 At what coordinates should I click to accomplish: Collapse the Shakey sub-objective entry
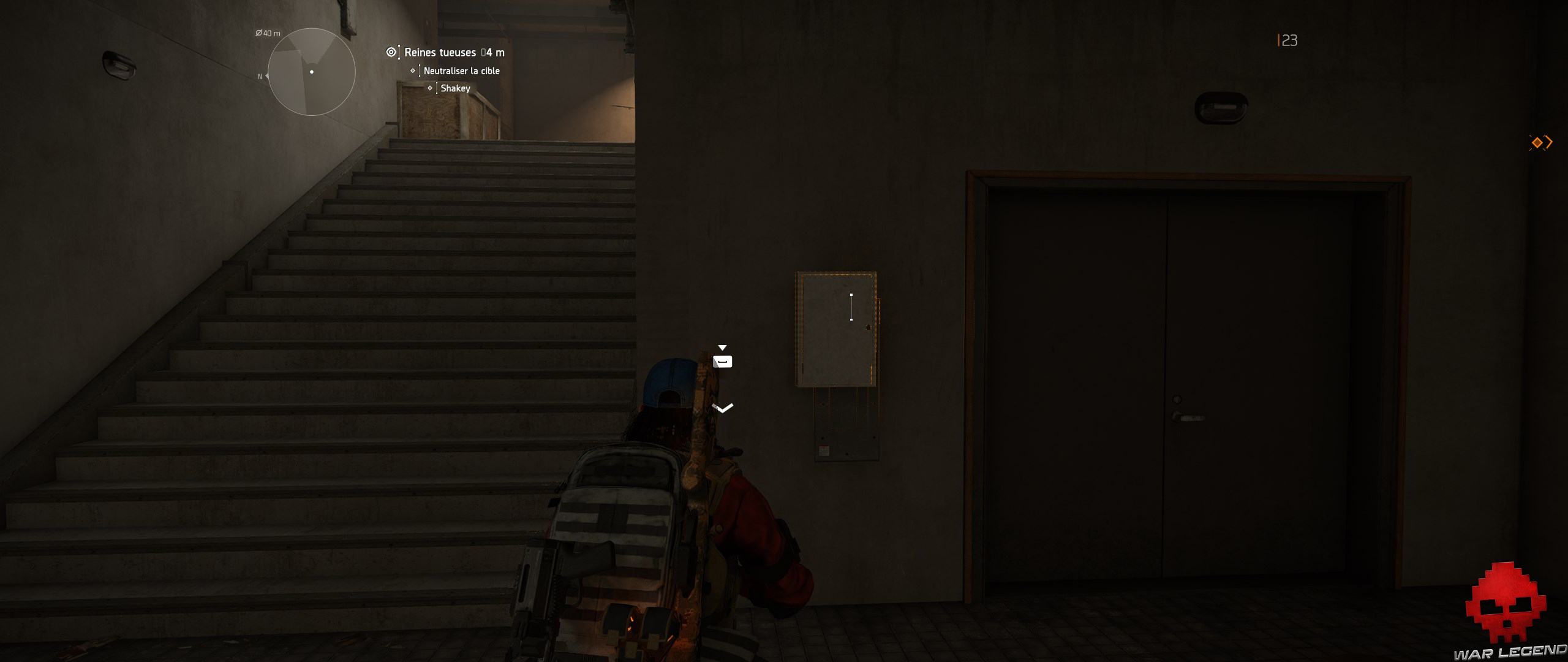coord(455,88)
